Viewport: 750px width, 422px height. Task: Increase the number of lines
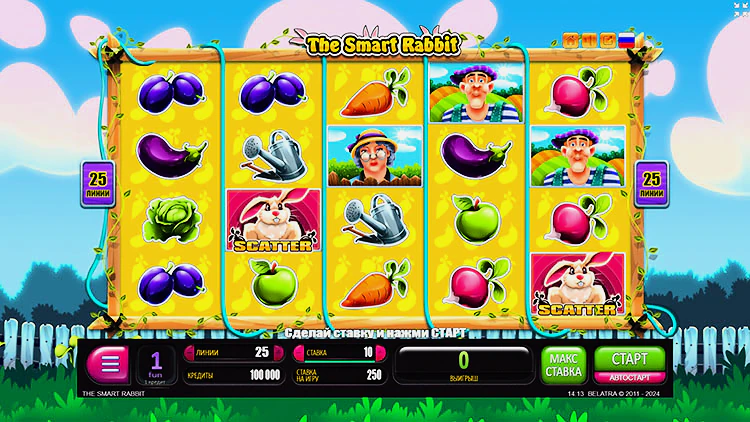coord(278,352)
